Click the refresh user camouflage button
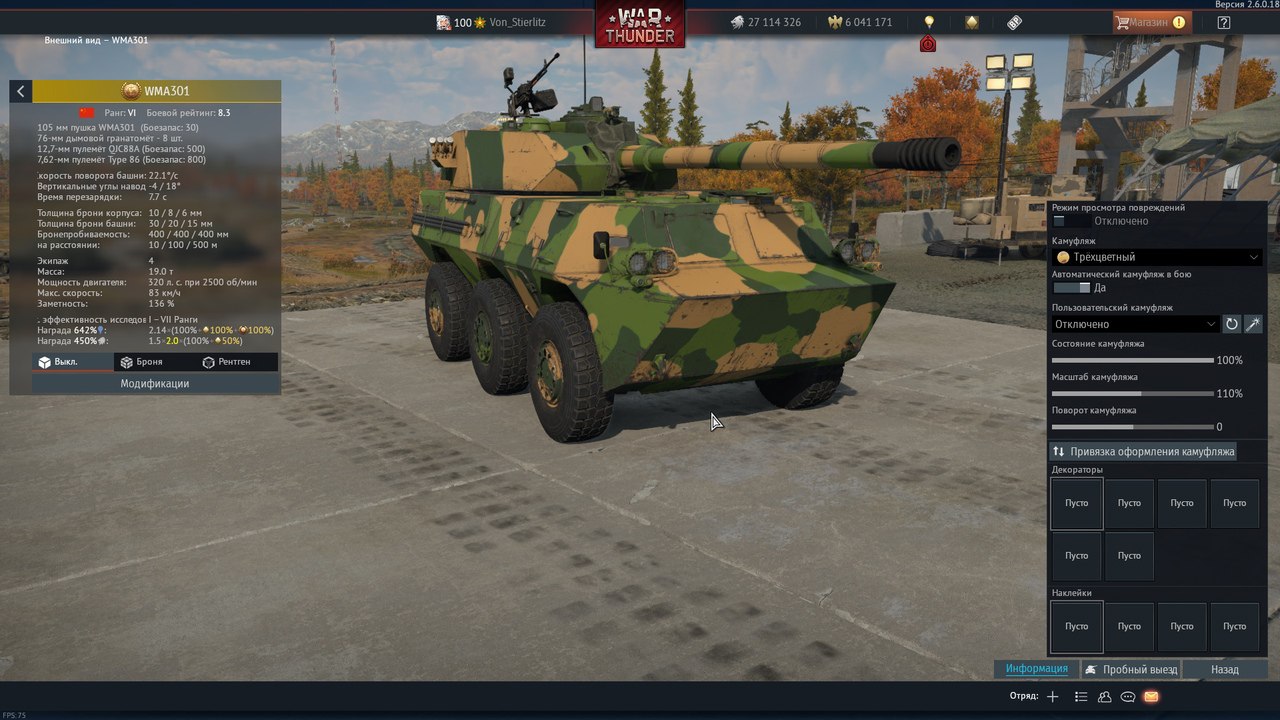Image resolution: width=1280 pixels, height=720 pixels. (x=1232, y=324)
